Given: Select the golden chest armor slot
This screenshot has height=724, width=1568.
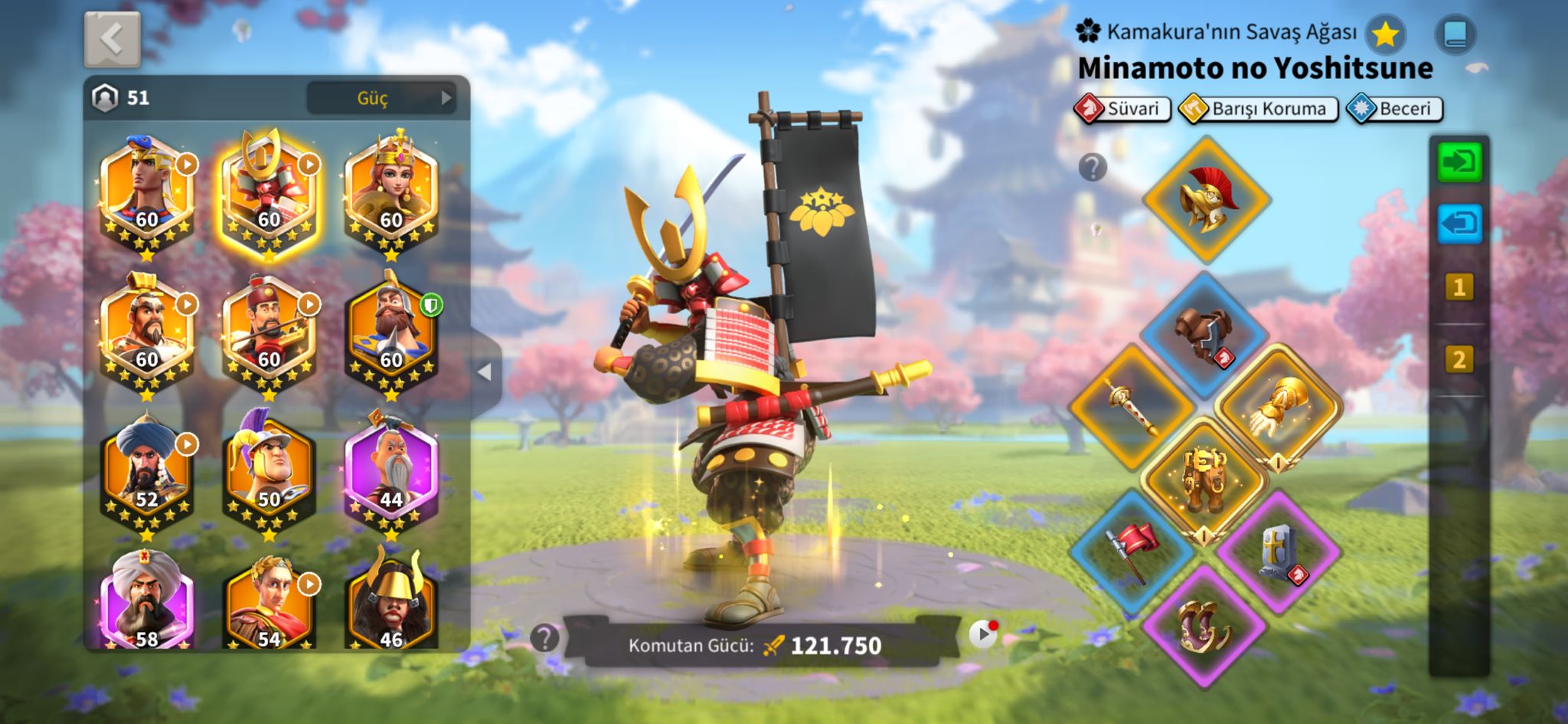Looking at the screenshot, I should pyautogui.click(x=1203, y=480).
